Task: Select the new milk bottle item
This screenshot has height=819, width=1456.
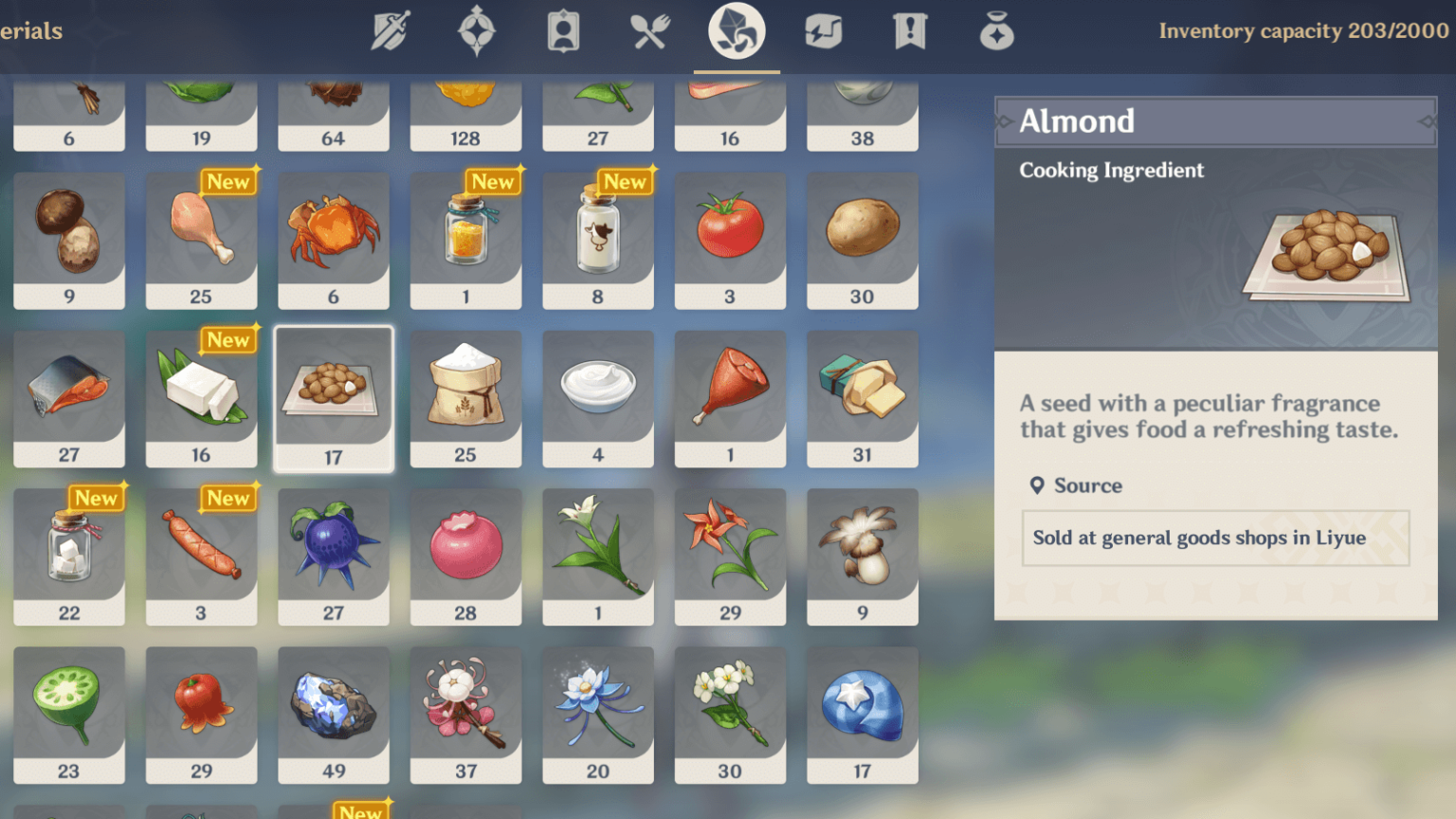Action: pos(598,240)
